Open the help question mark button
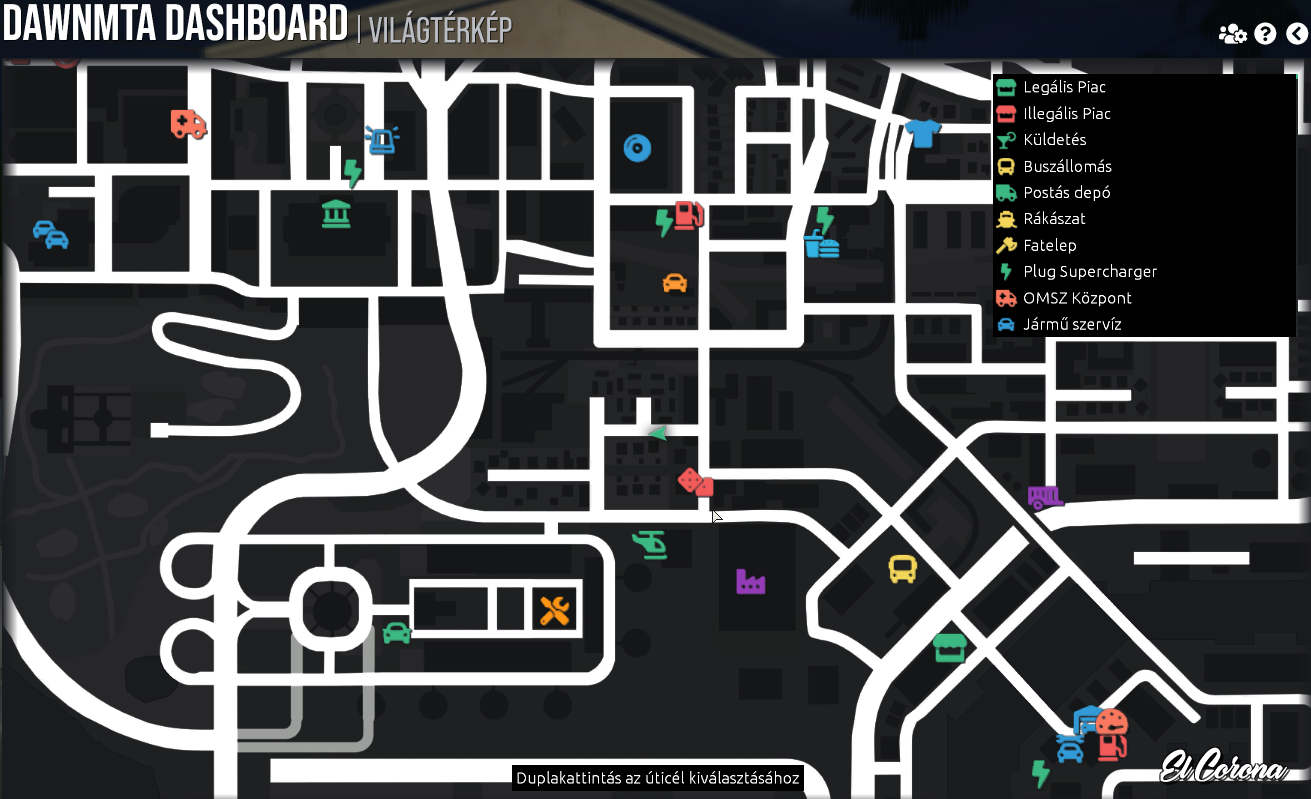This screenshot has width=1311, height=799. coord(1265,33)
